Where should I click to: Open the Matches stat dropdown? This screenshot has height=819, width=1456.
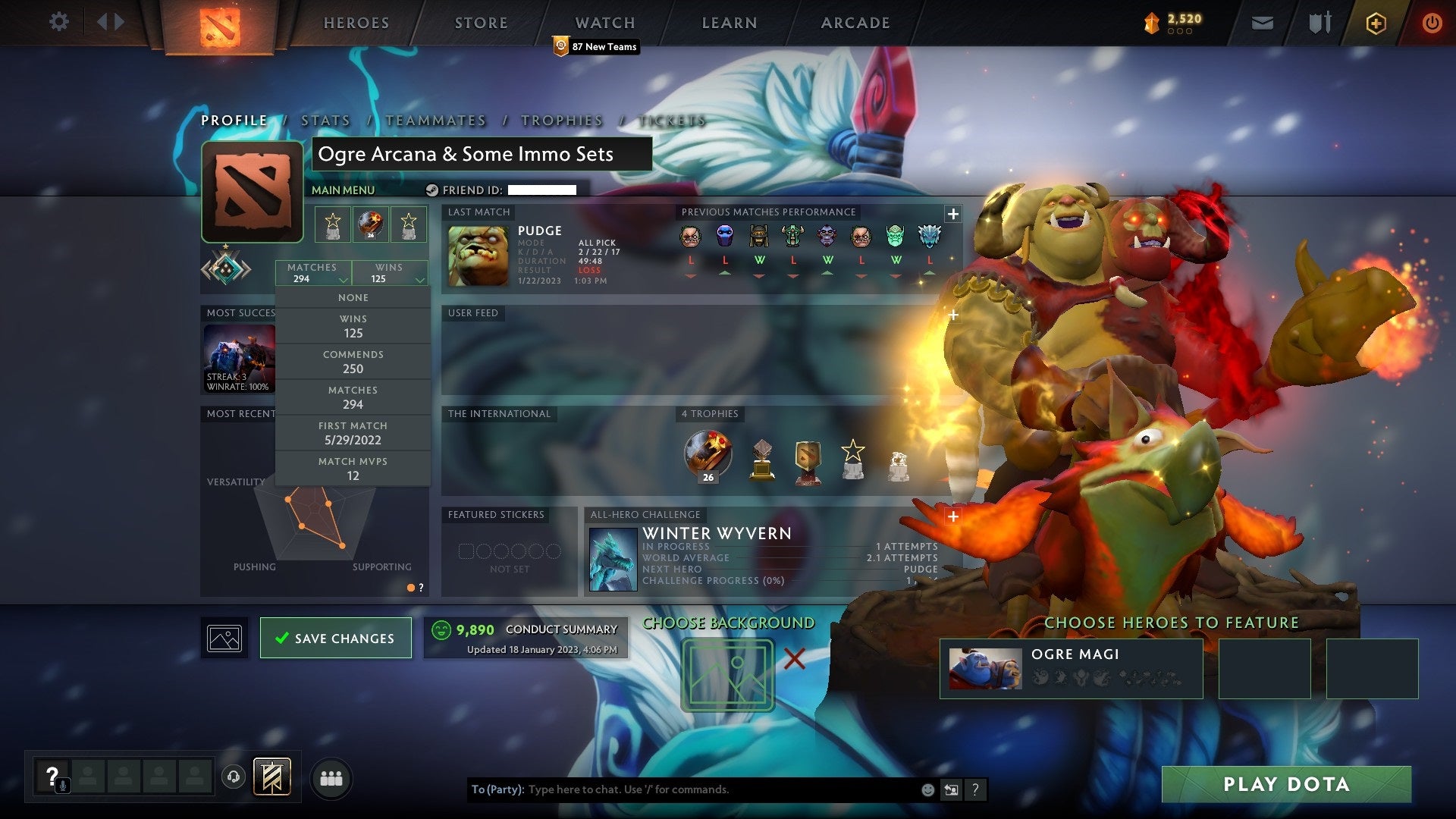click(x=313, y=272)
